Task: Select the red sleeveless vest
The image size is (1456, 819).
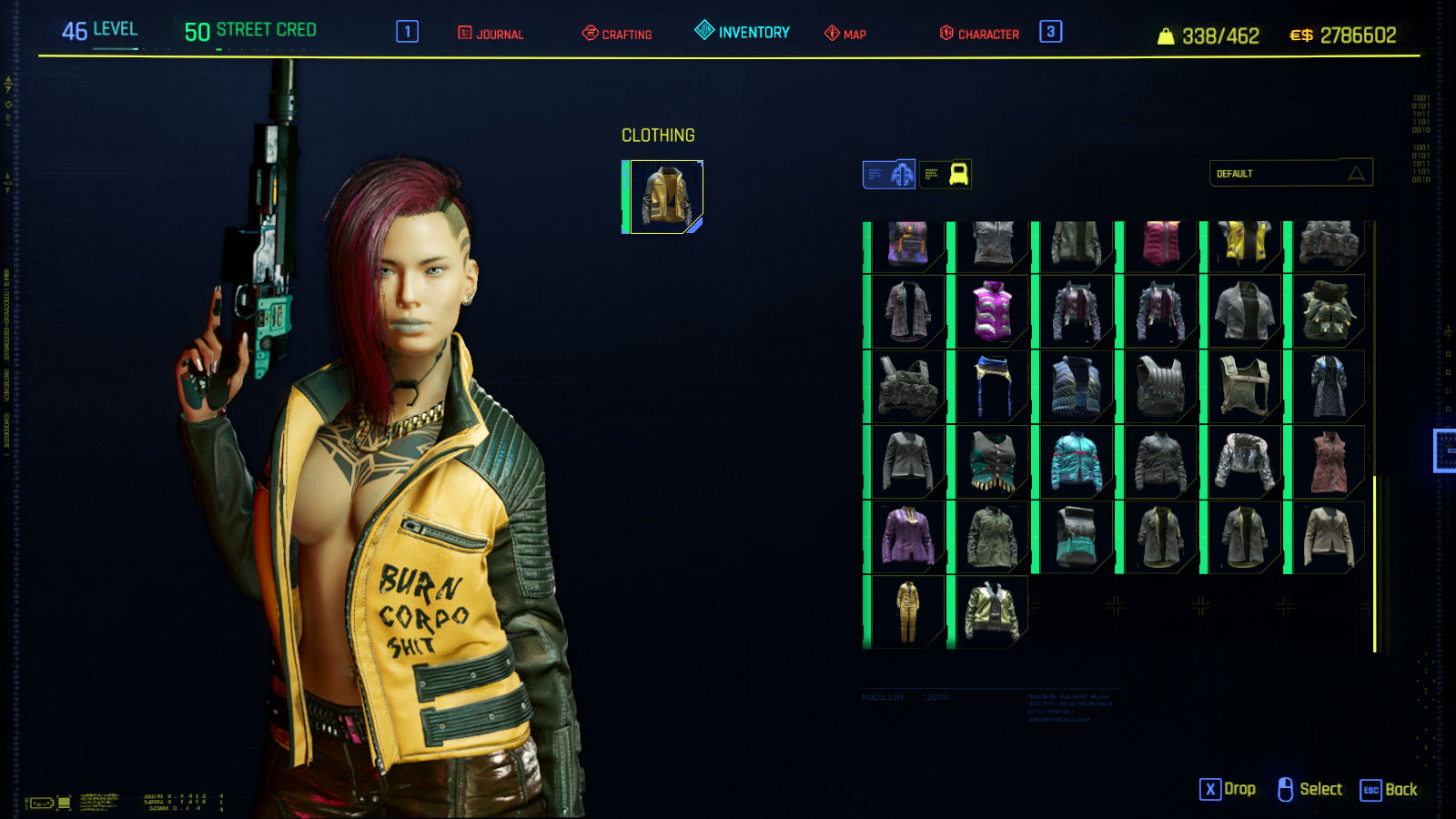Action: [1329, 462]
